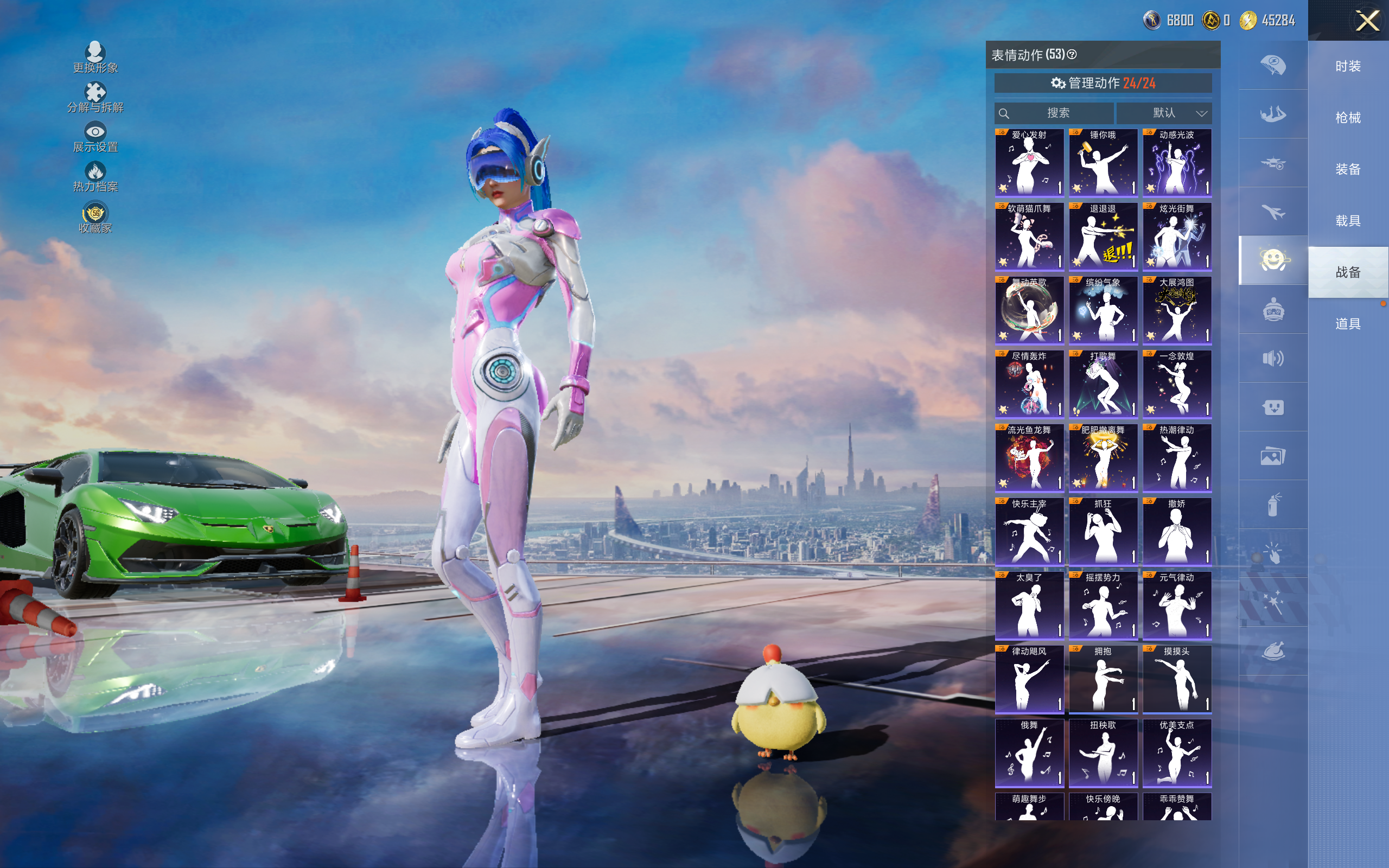Open 更换形象 change appearance

(95, 58)
